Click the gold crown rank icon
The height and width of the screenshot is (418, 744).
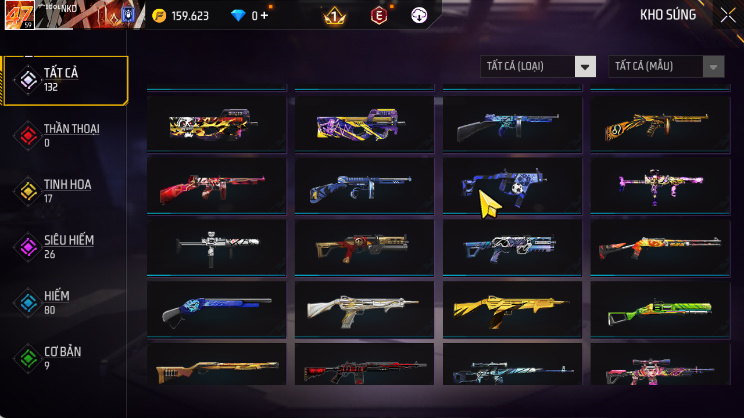pyautogui.click(x=335, y=16)
